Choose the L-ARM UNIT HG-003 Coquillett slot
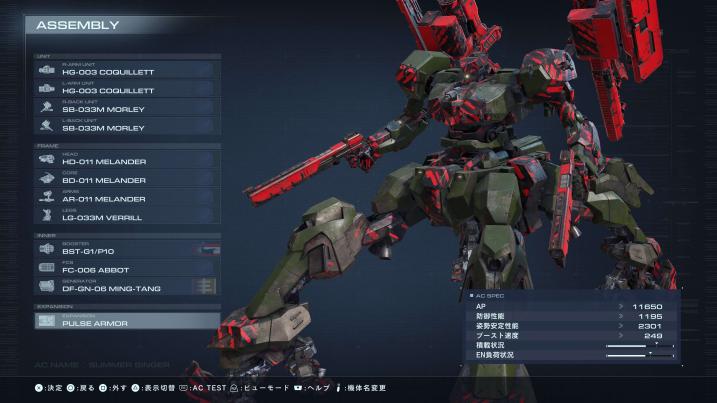This screenshot has height=403, width=717. pos(125,88)
